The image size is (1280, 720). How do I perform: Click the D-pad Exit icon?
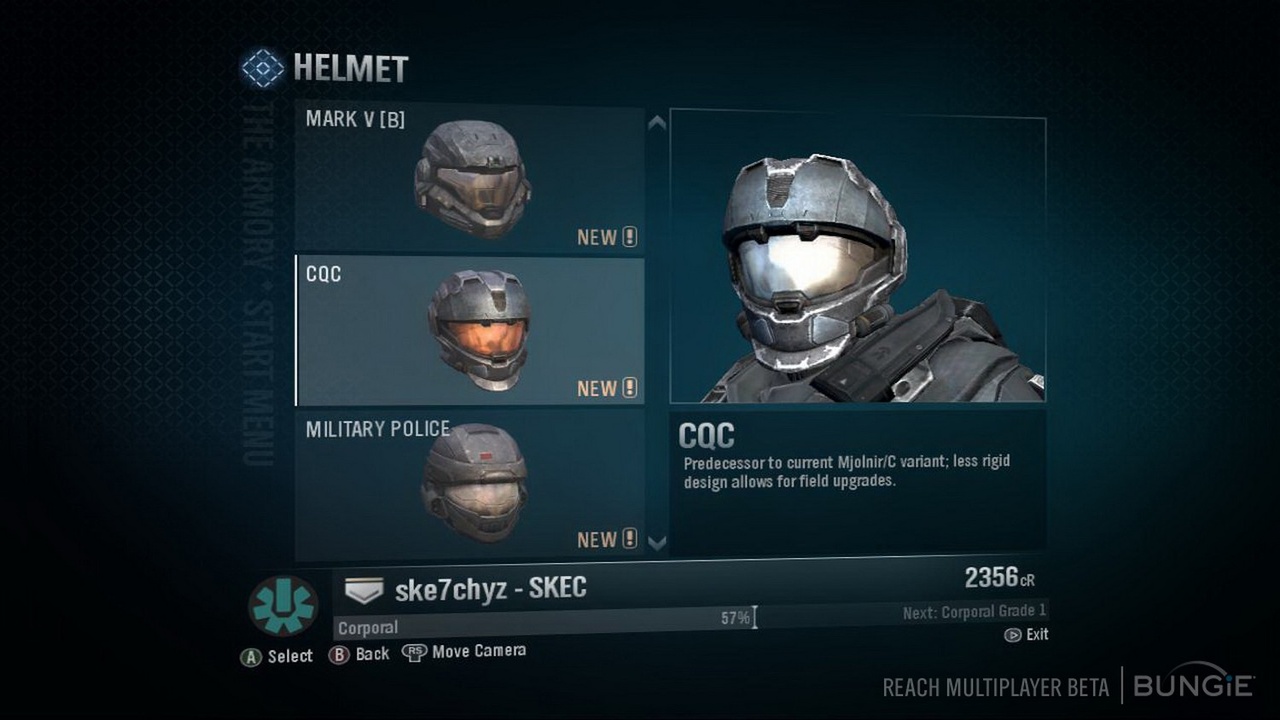coord(1013,634)
